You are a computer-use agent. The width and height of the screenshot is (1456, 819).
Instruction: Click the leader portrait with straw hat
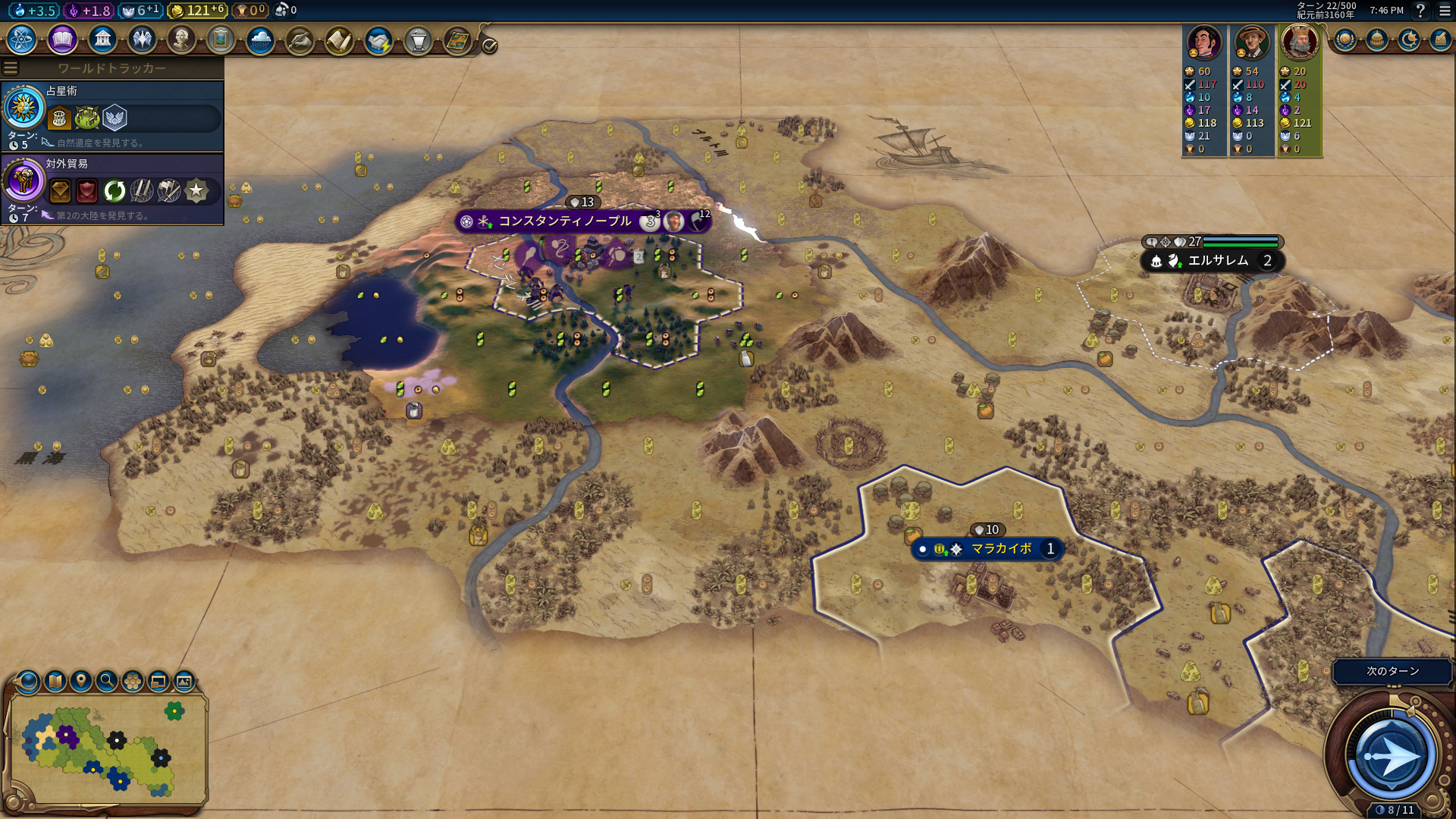[1251, 42]
